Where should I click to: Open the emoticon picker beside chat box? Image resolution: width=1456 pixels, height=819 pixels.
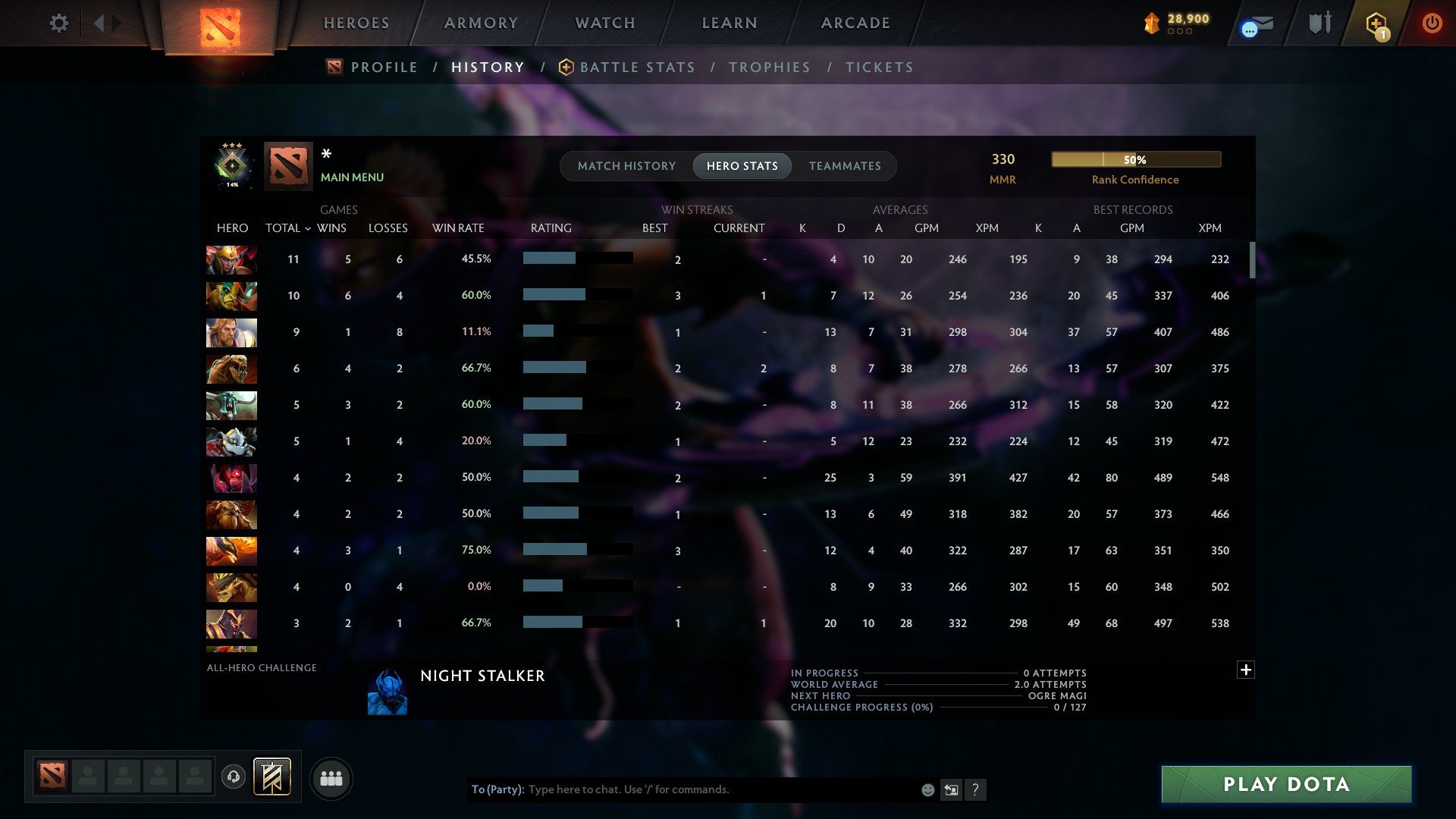pyautogui.click(x=927, y=790)
